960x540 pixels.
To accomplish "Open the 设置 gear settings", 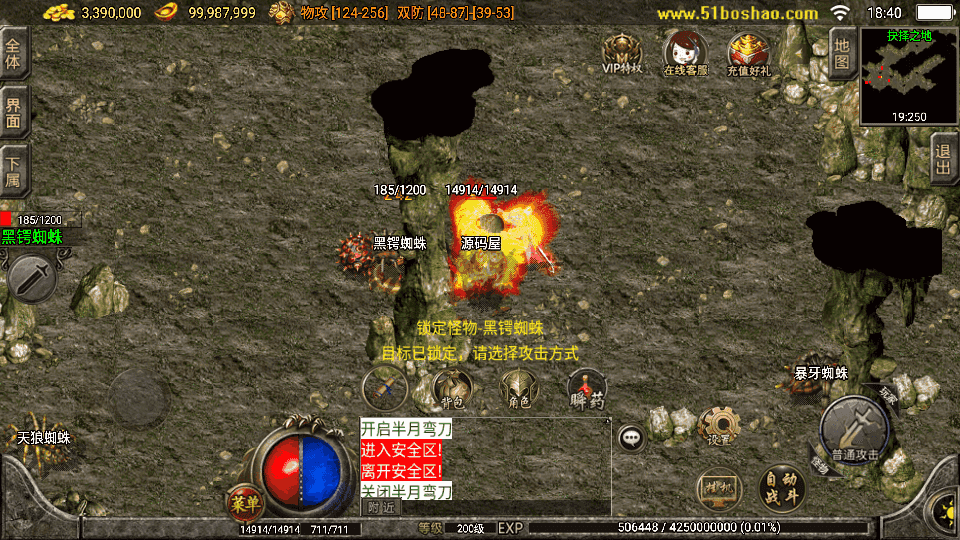I will point(718,425).
